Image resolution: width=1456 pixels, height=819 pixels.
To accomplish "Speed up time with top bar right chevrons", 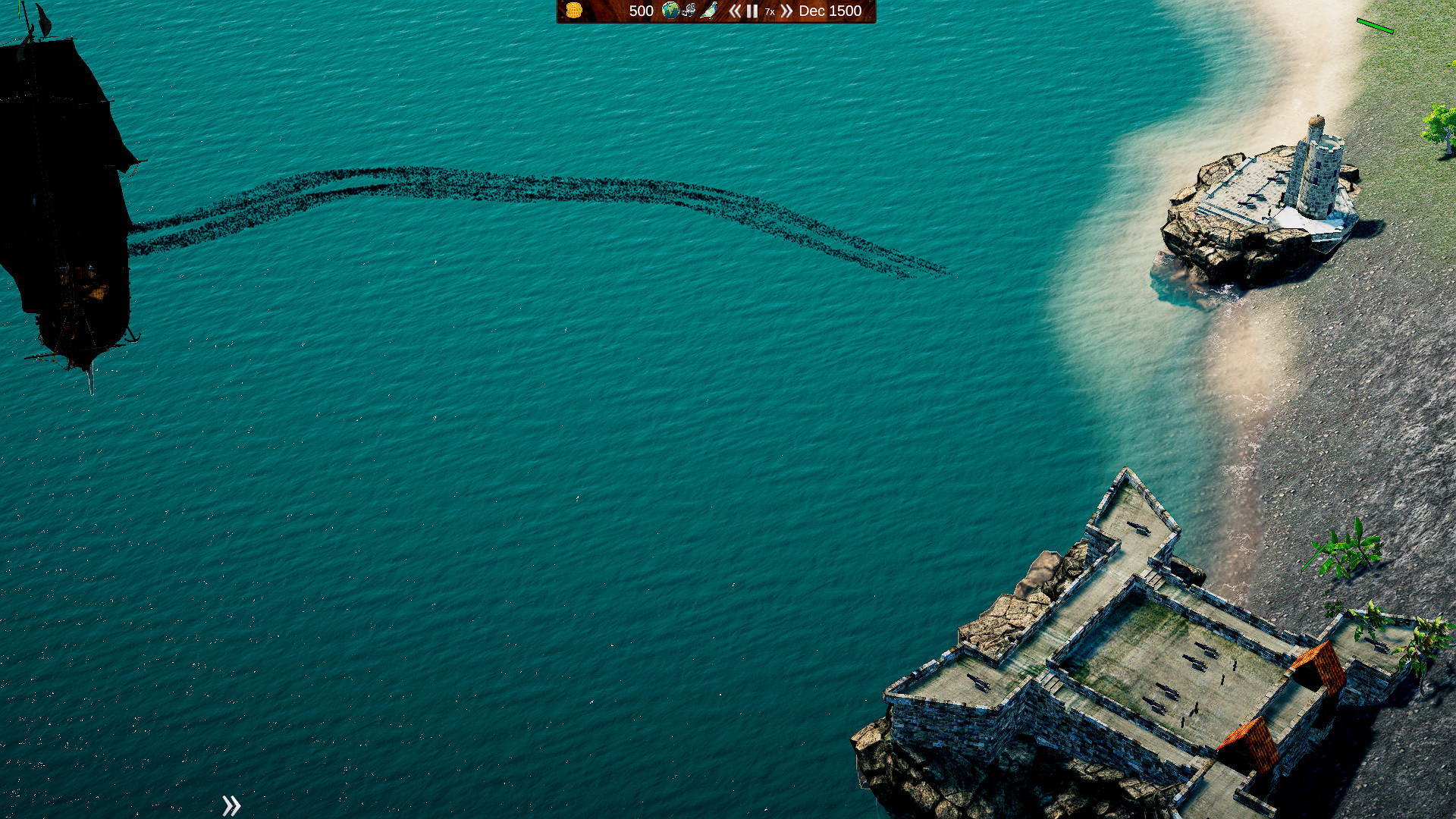I will 786,11.
